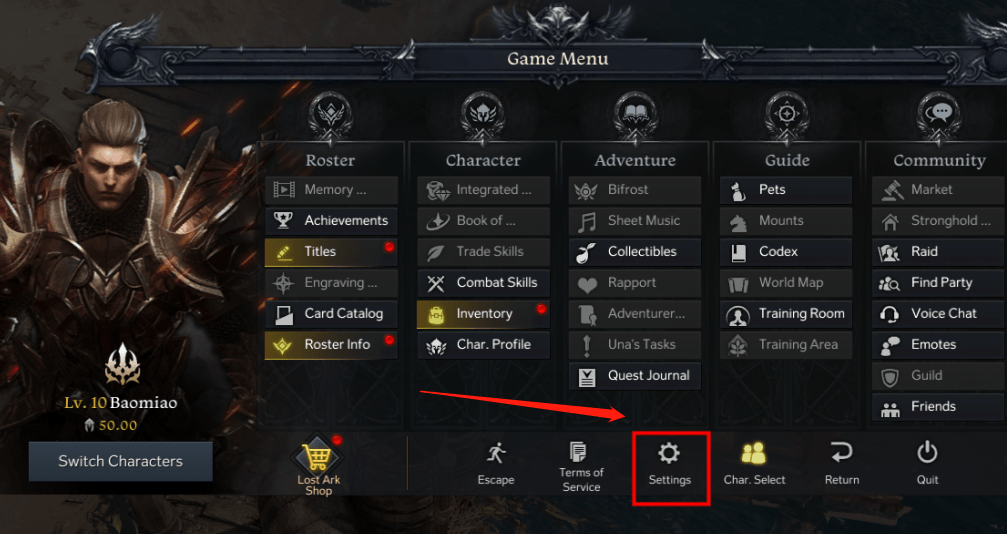Image resolution: width=1007 pixels, height=534 pixels.
Task: Select Titles in the Roster column
Action: [x=332, y=251]
